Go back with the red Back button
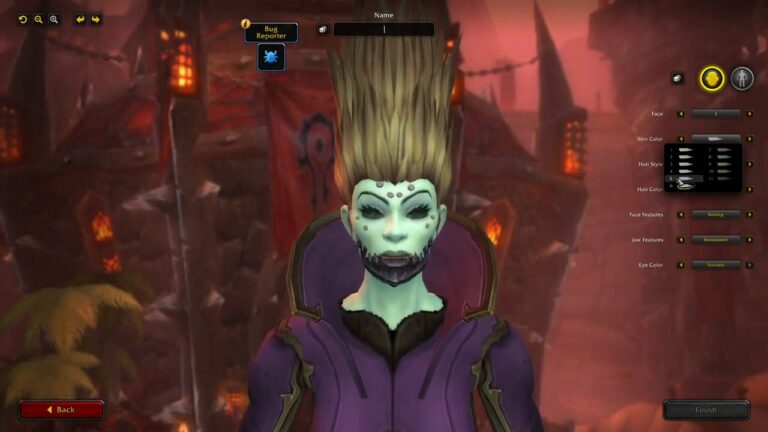 click(61, 409)
